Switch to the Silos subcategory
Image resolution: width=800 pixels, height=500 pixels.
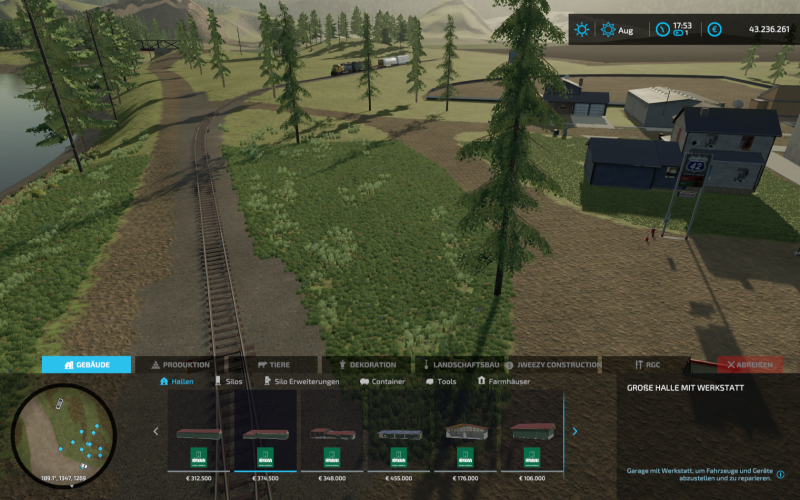coord(229,382)
